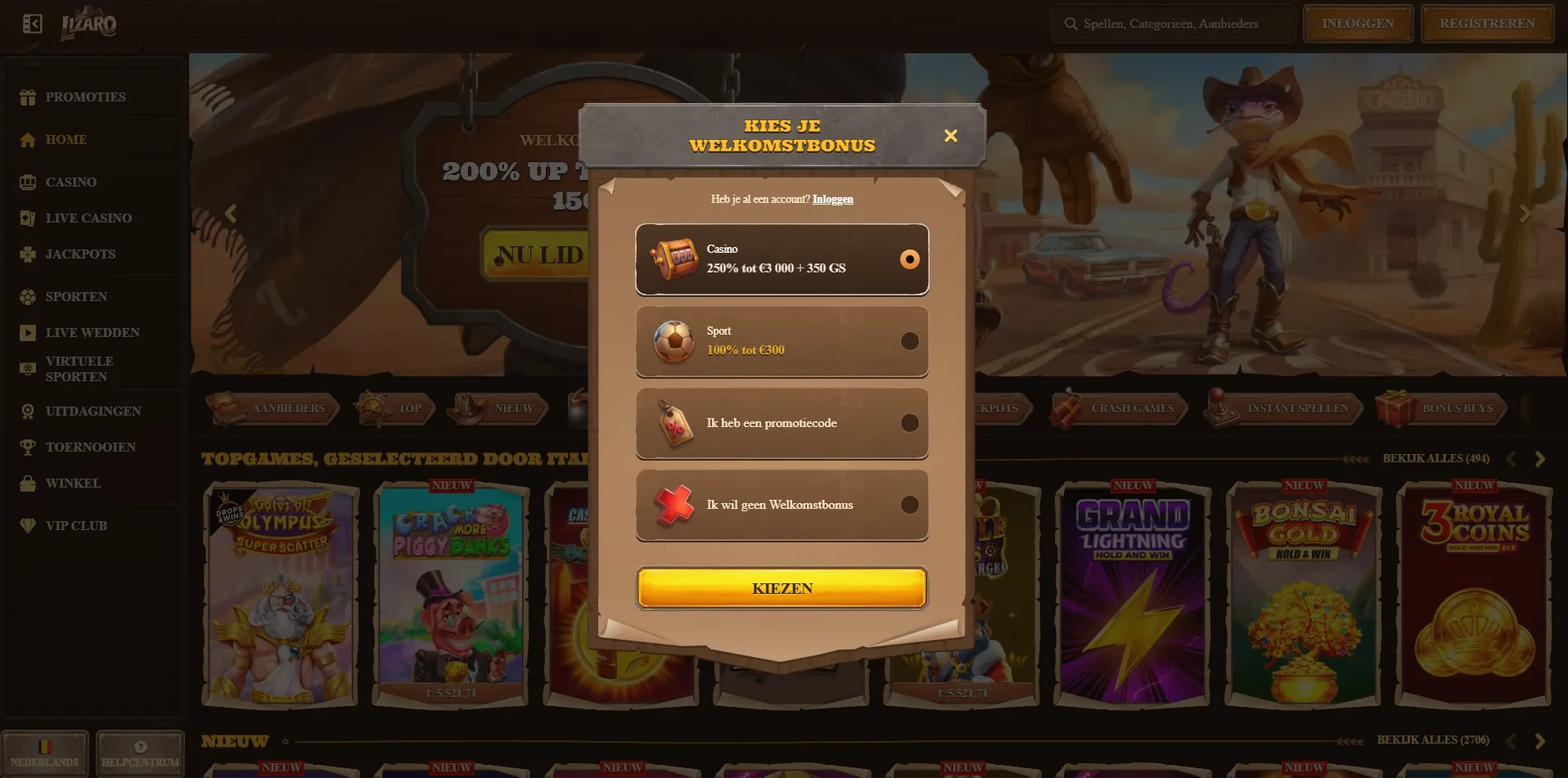The image size is (1568, 778).
Task: Click the next arrow on the banner carousel
Action: pyautogui.click(x=1524, y=214)
